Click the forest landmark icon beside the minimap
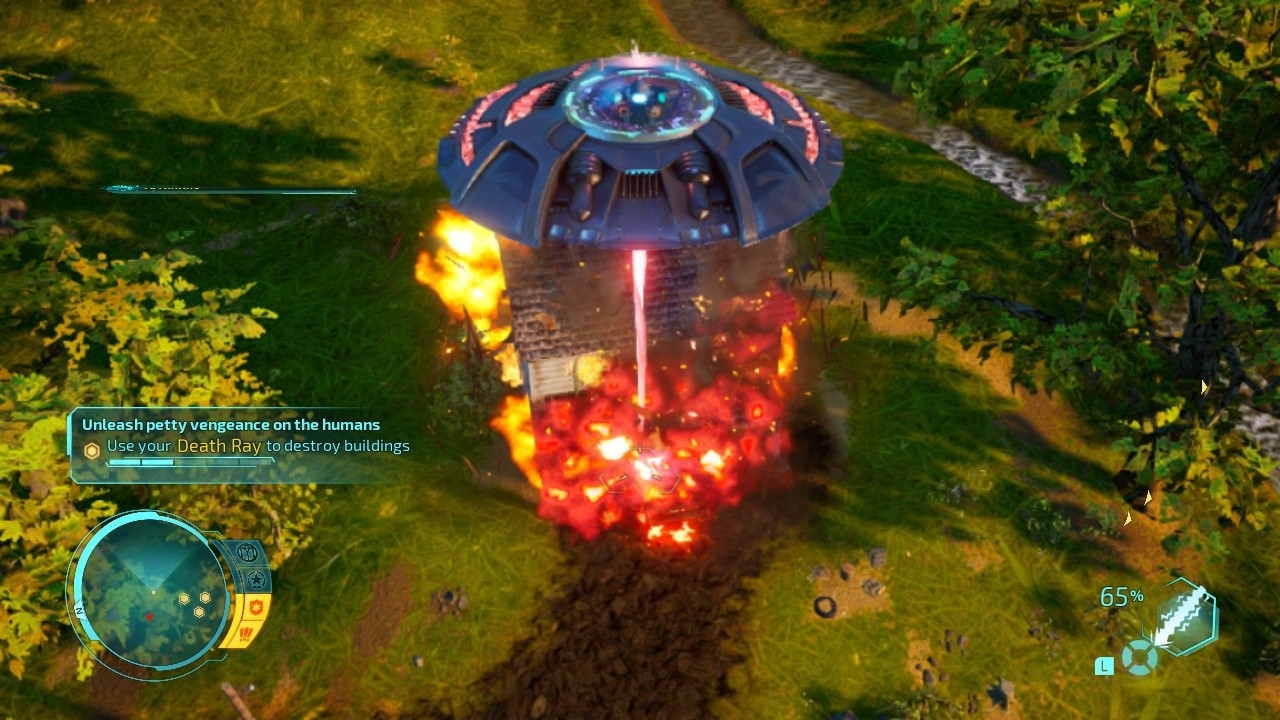Screen dimensions: 1280x720 coord(247,553)
